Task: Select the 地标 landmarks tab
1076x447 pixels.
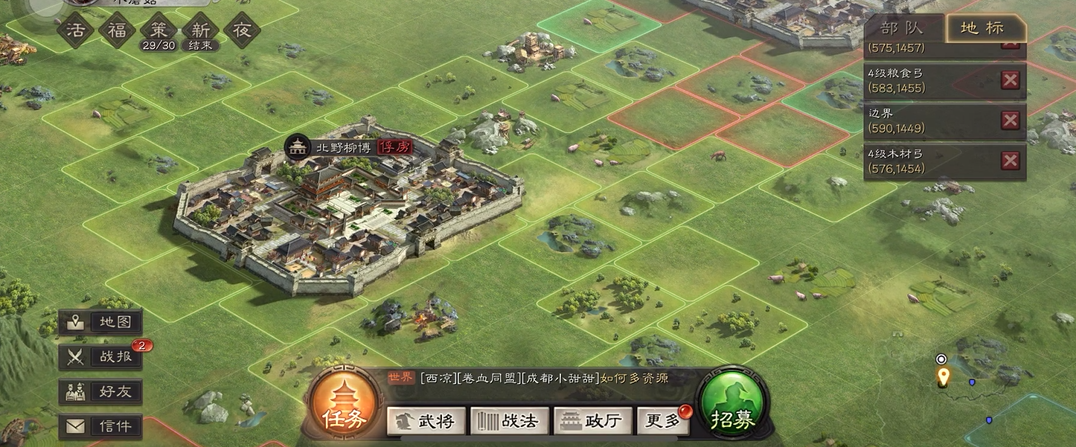Action: 985,28
